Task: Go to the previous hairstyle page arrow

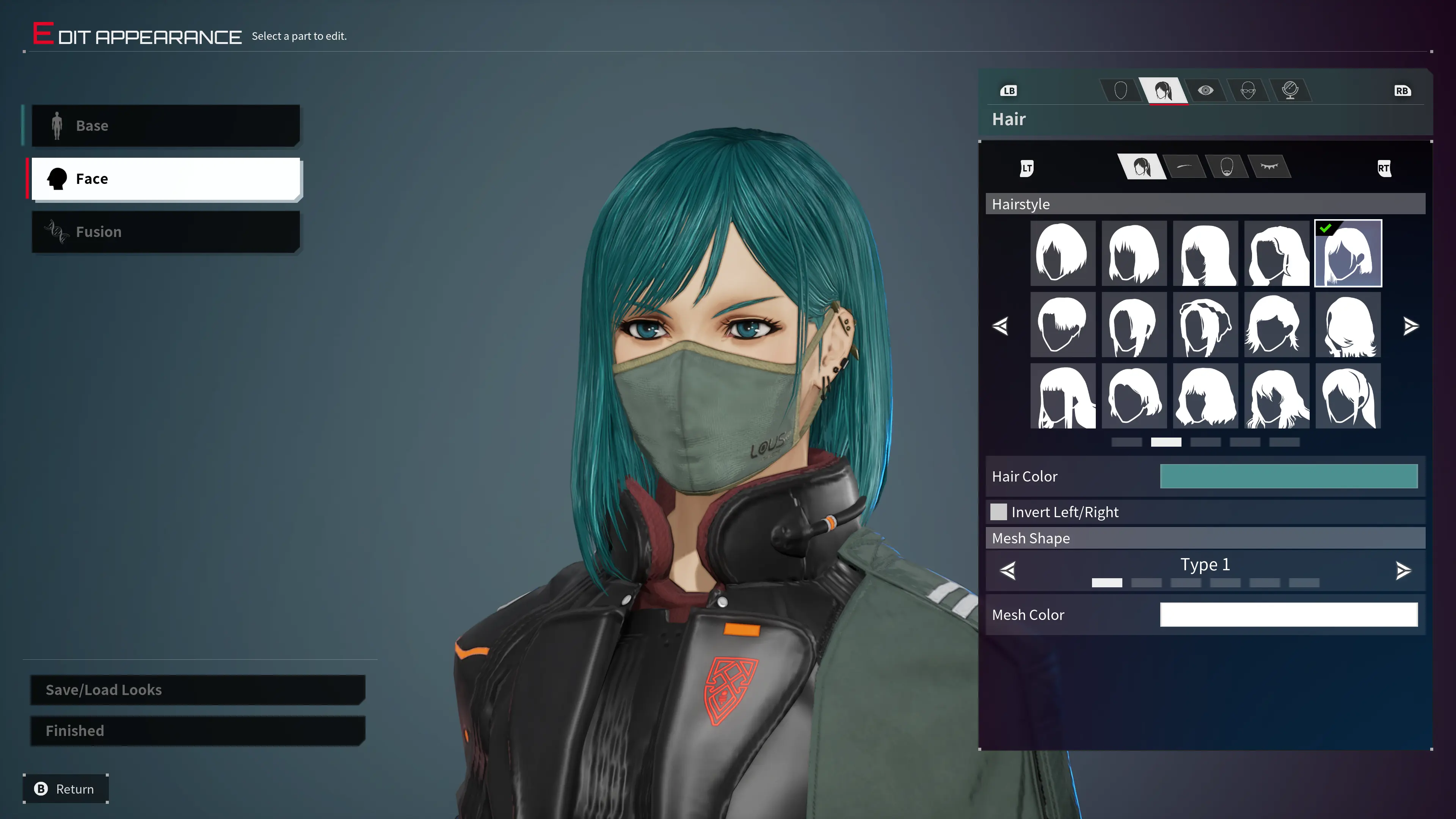Action: [x=1001, y=326]
